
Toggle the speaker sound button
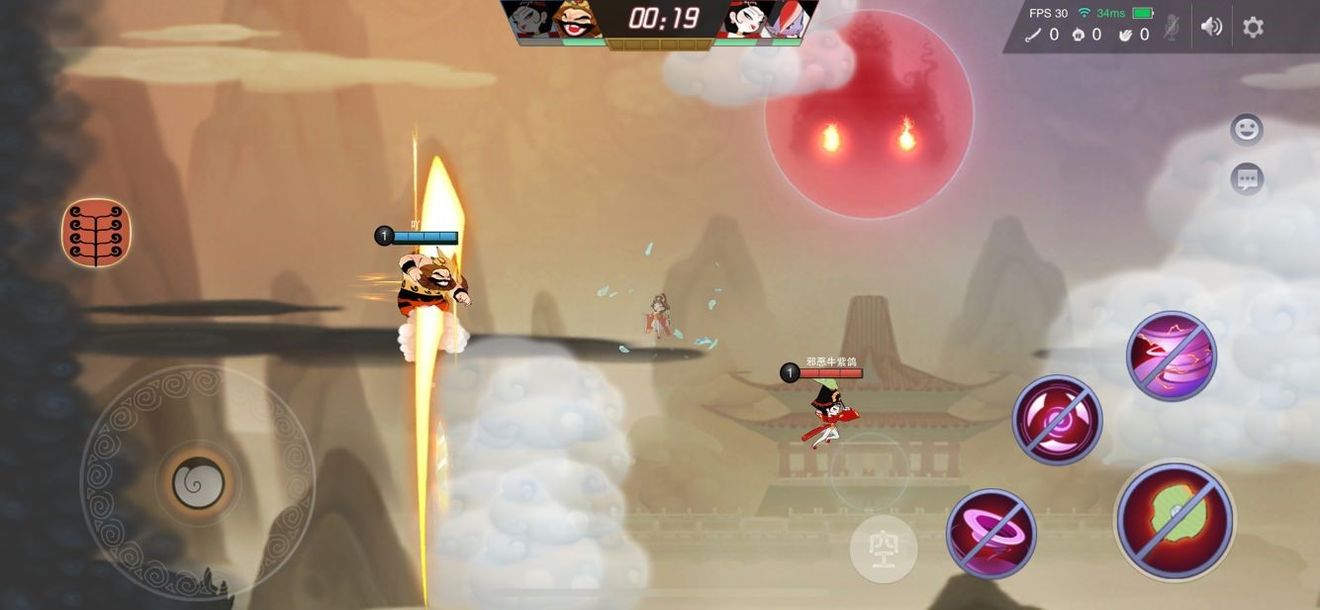click(x=1211, y=27)
